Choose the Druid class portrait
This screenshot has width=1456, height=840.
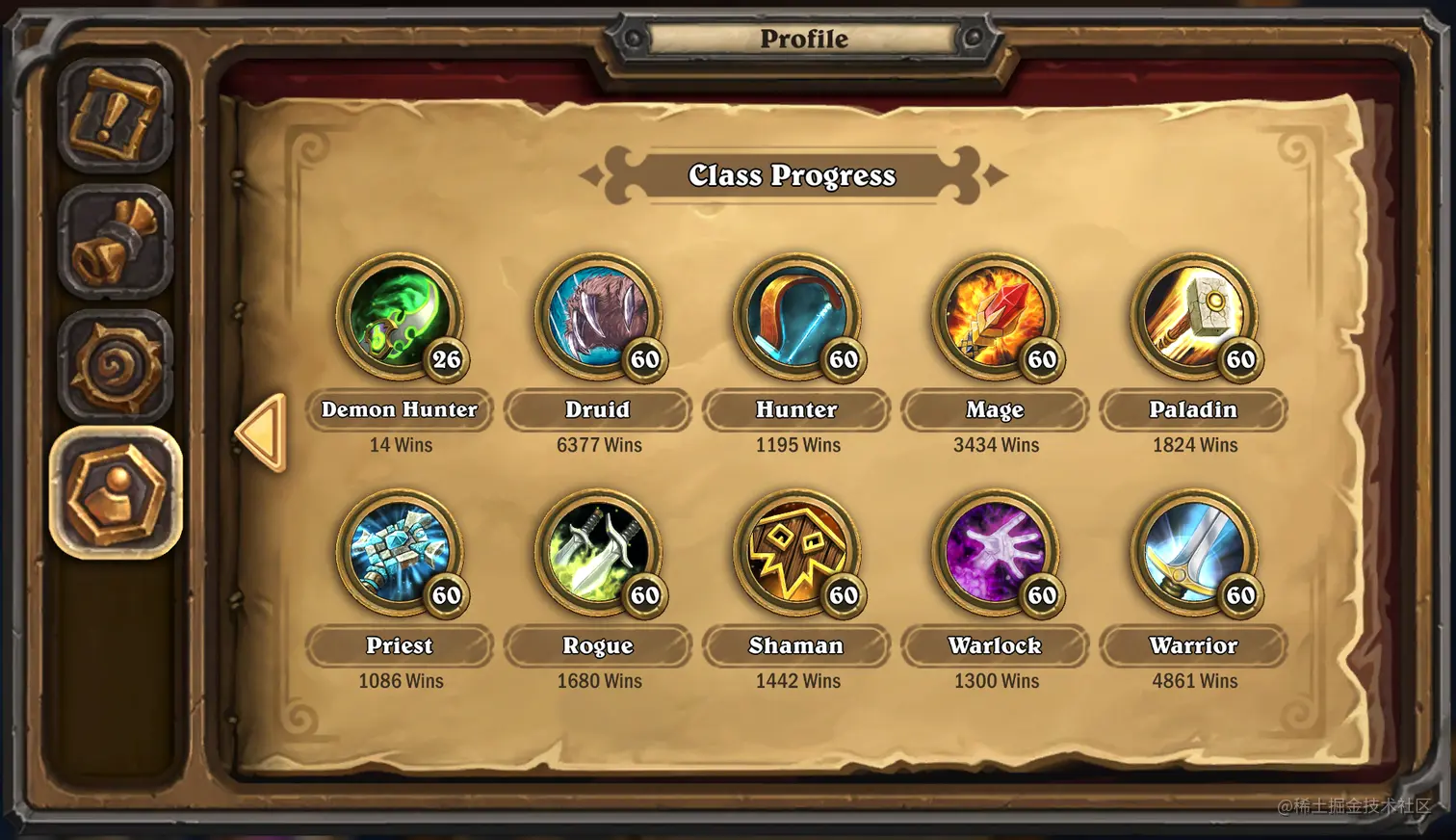[597, 315]
